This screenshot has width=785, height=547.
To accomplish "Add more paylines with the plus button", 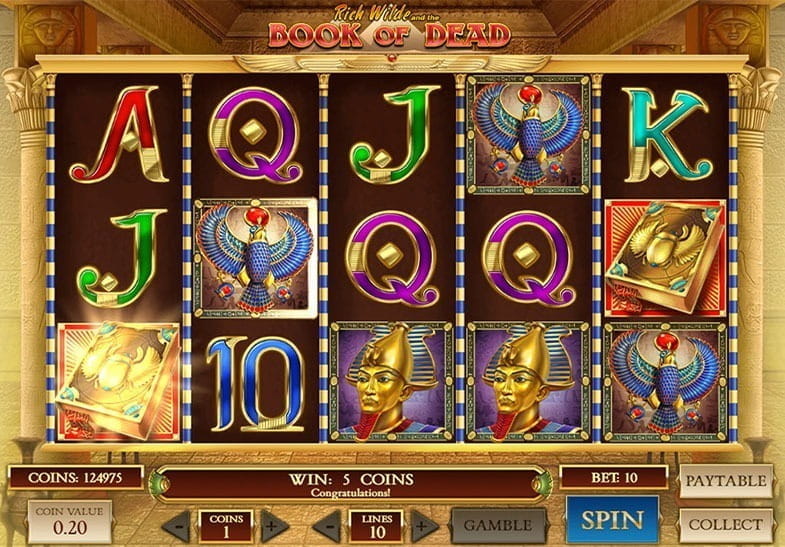I will [423, 525].
